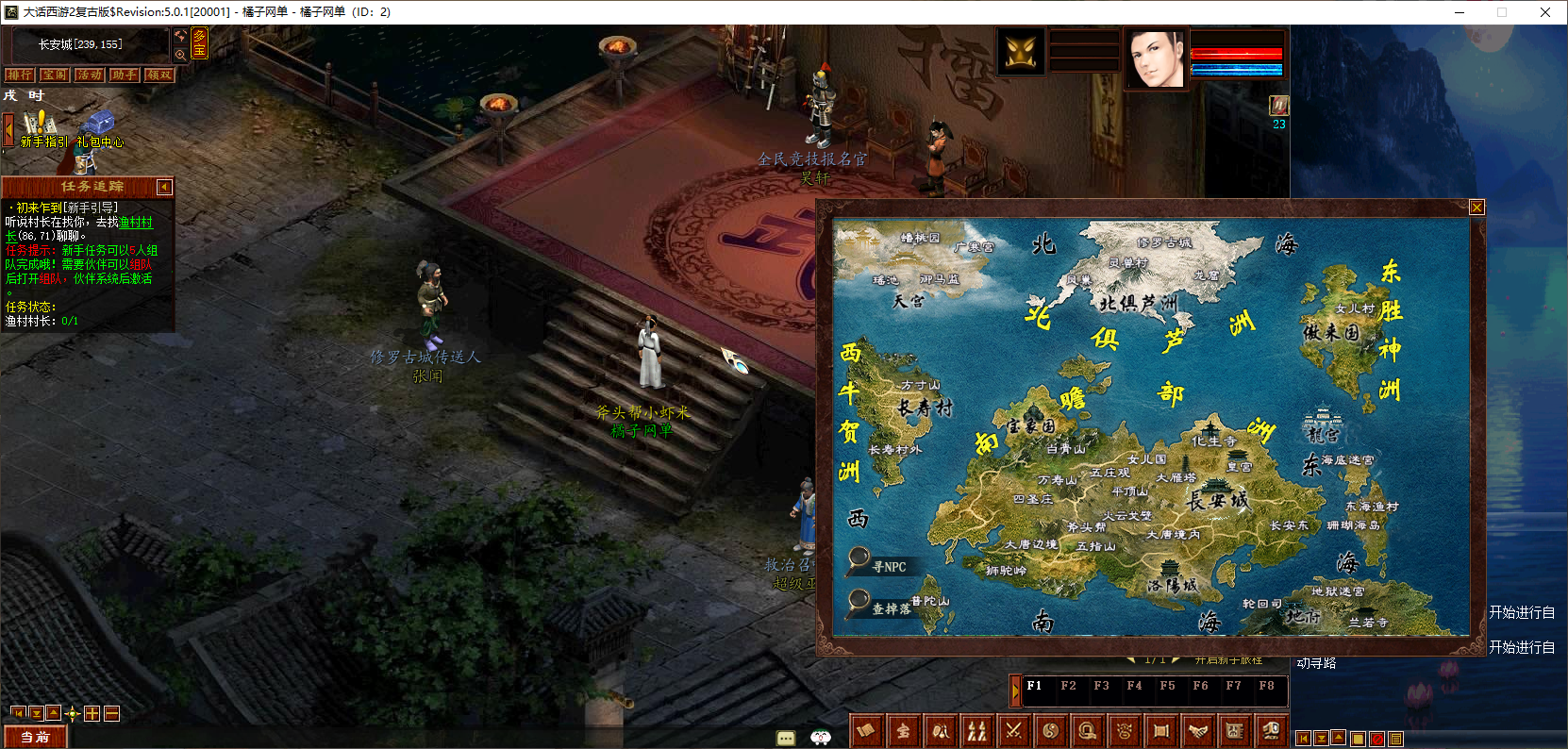Select 长寿村 on the world map
The image size is (1568, 749).
pos(925,408)
